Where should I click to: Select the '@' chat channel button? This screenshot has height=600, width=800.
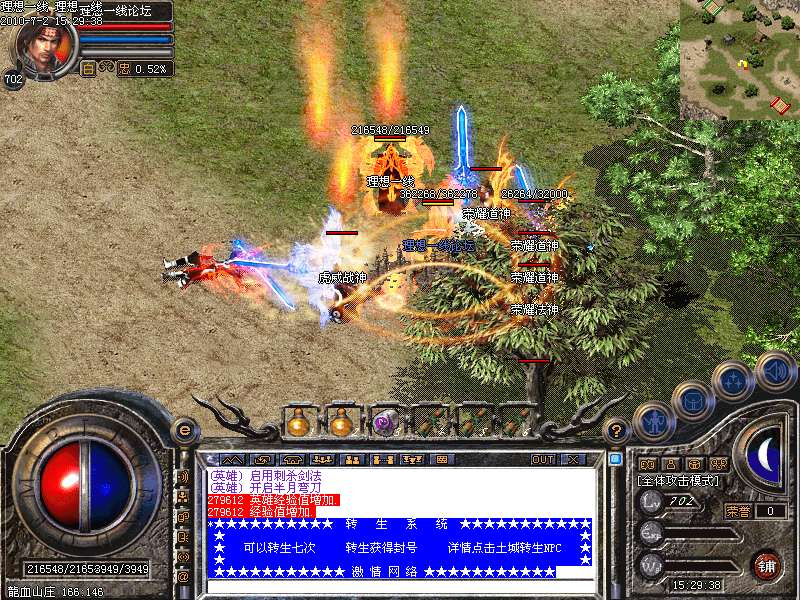coord(183,576)
